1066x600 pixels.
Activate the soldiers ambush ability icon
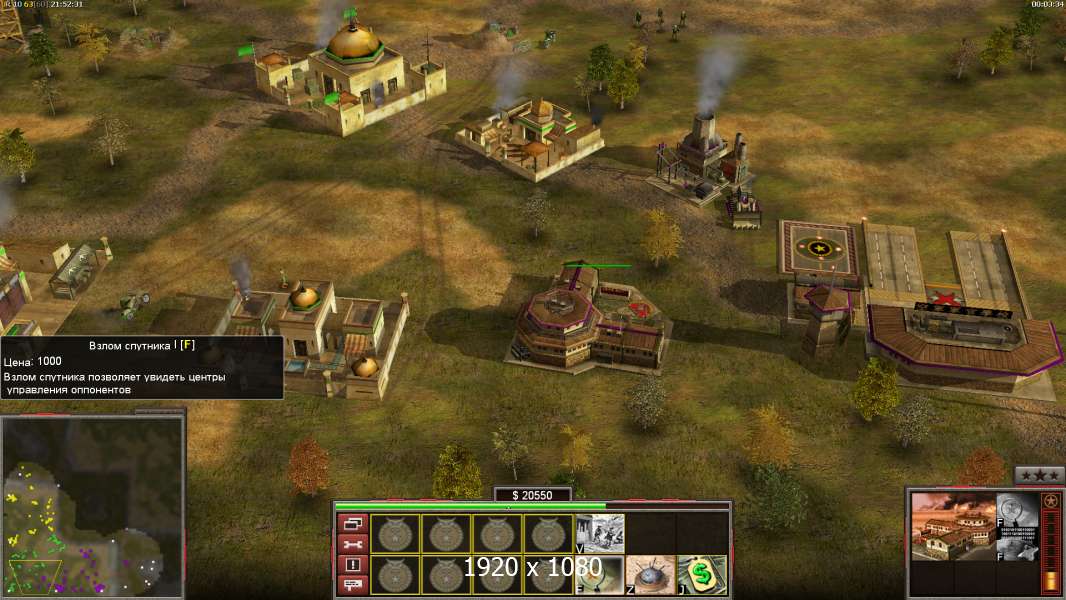[x=600, y=534]
